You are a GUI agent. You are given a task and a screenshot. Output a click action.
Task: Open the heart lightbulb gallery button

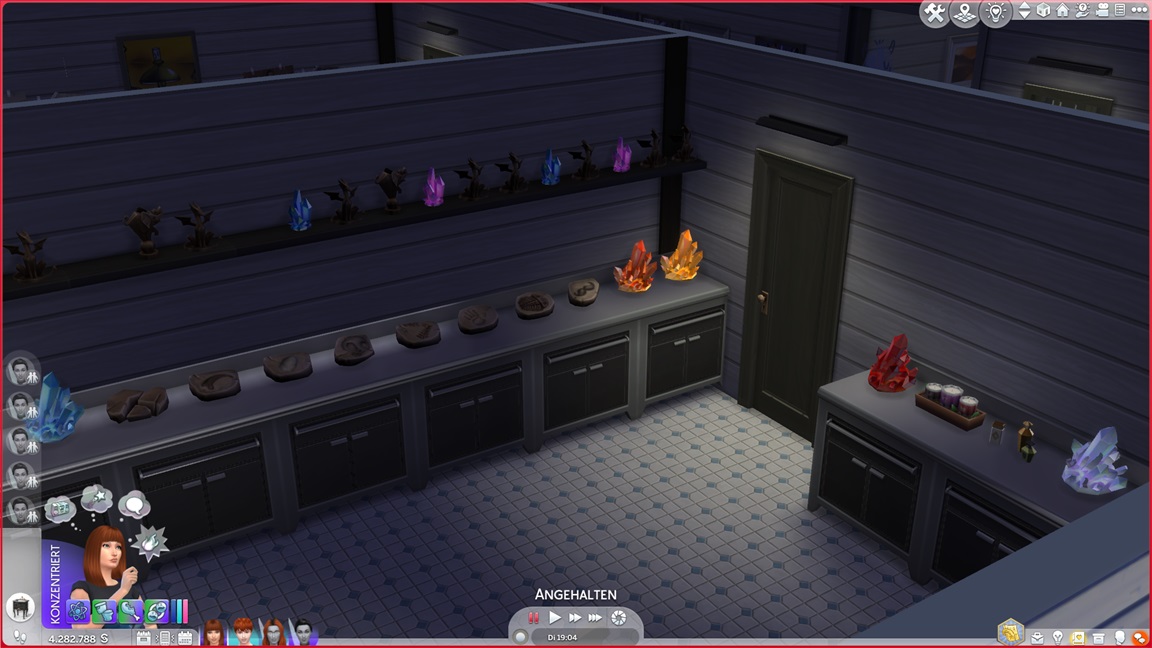(x=996, y=13)
